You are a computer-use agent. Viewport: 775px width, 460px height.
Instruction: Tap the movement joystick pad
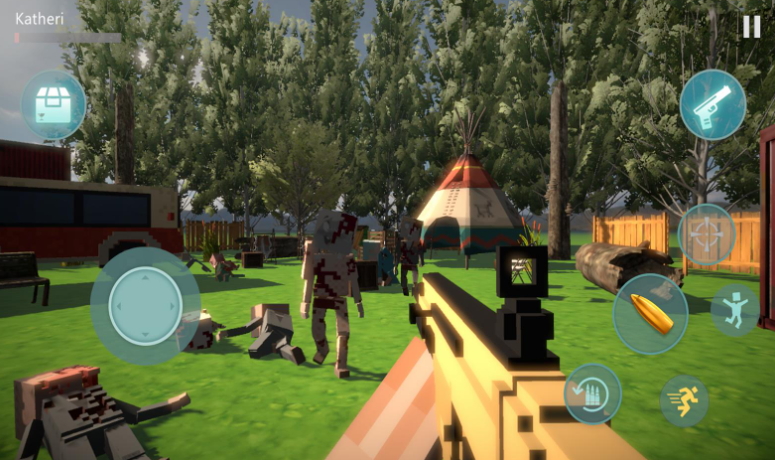click(146, 306)
